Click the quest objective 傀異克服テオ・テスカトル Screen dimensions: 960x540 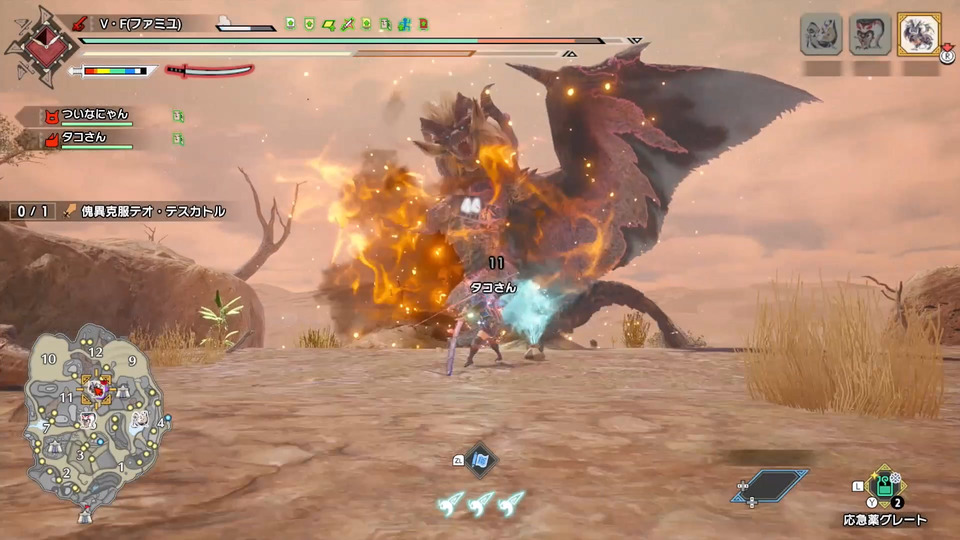(x=152, y=212)
